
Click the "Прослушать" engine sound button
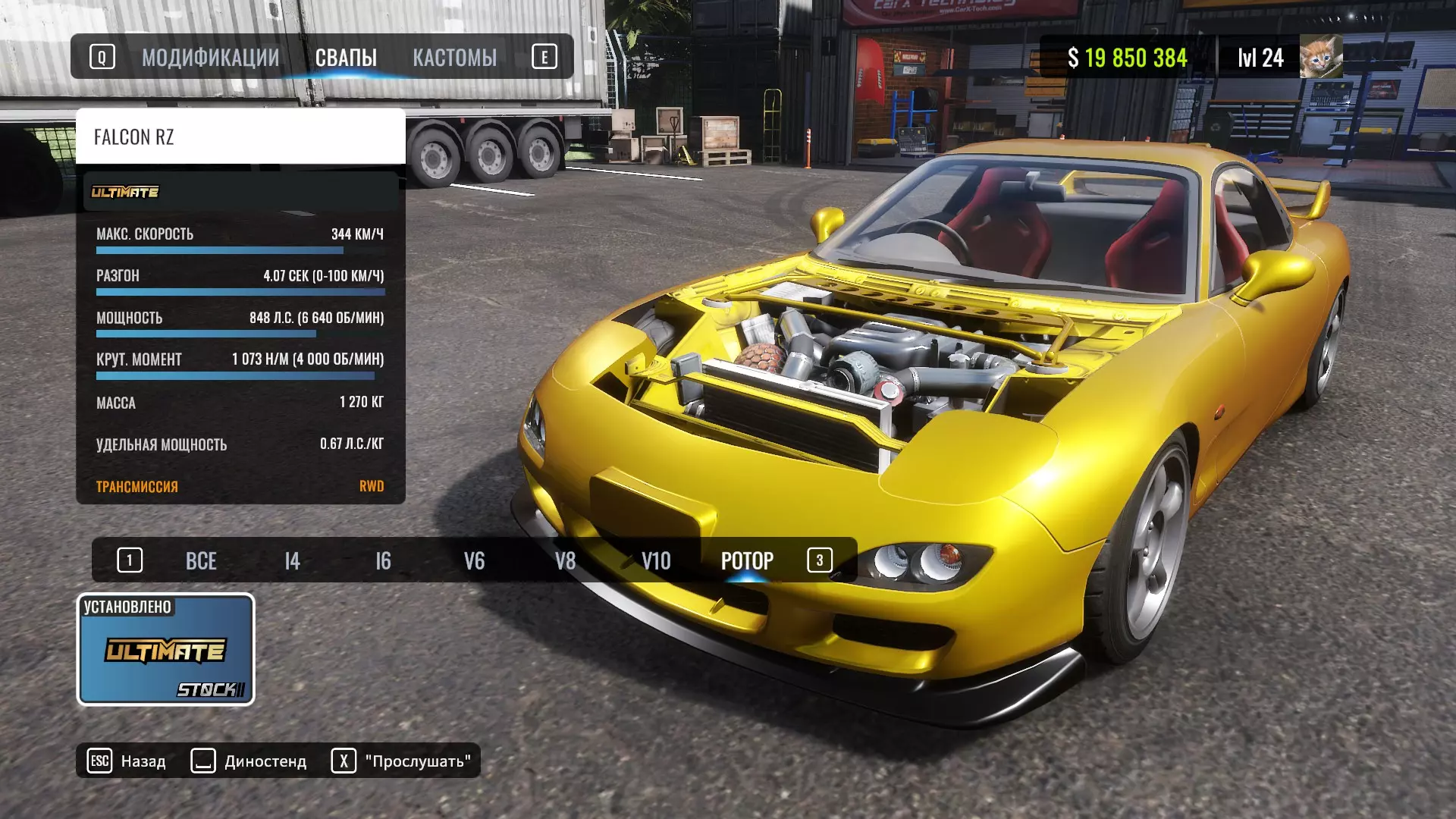point(402,761)
